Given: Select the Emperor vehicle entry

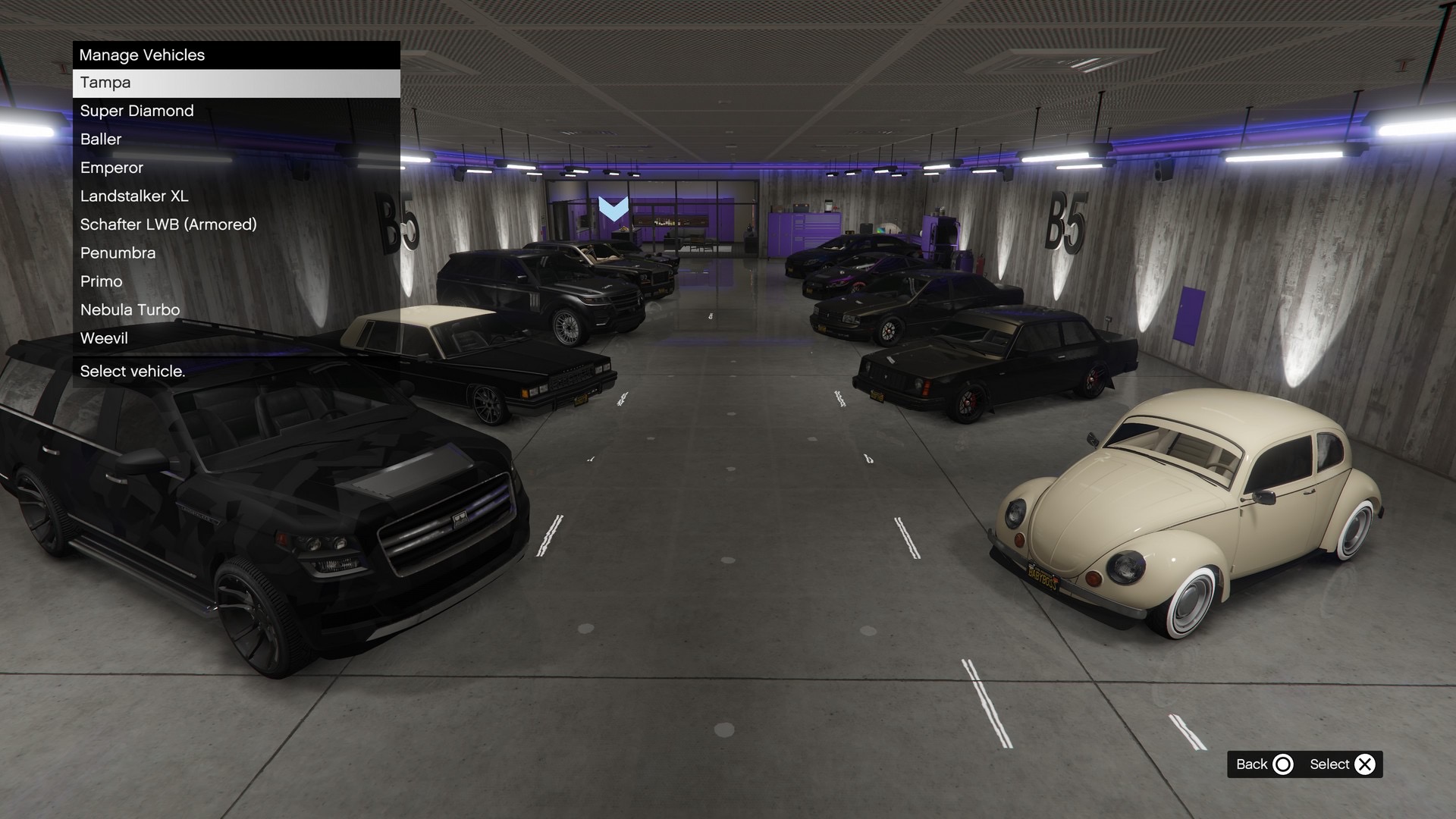Looking at the screenshot, I should (236, 168).
